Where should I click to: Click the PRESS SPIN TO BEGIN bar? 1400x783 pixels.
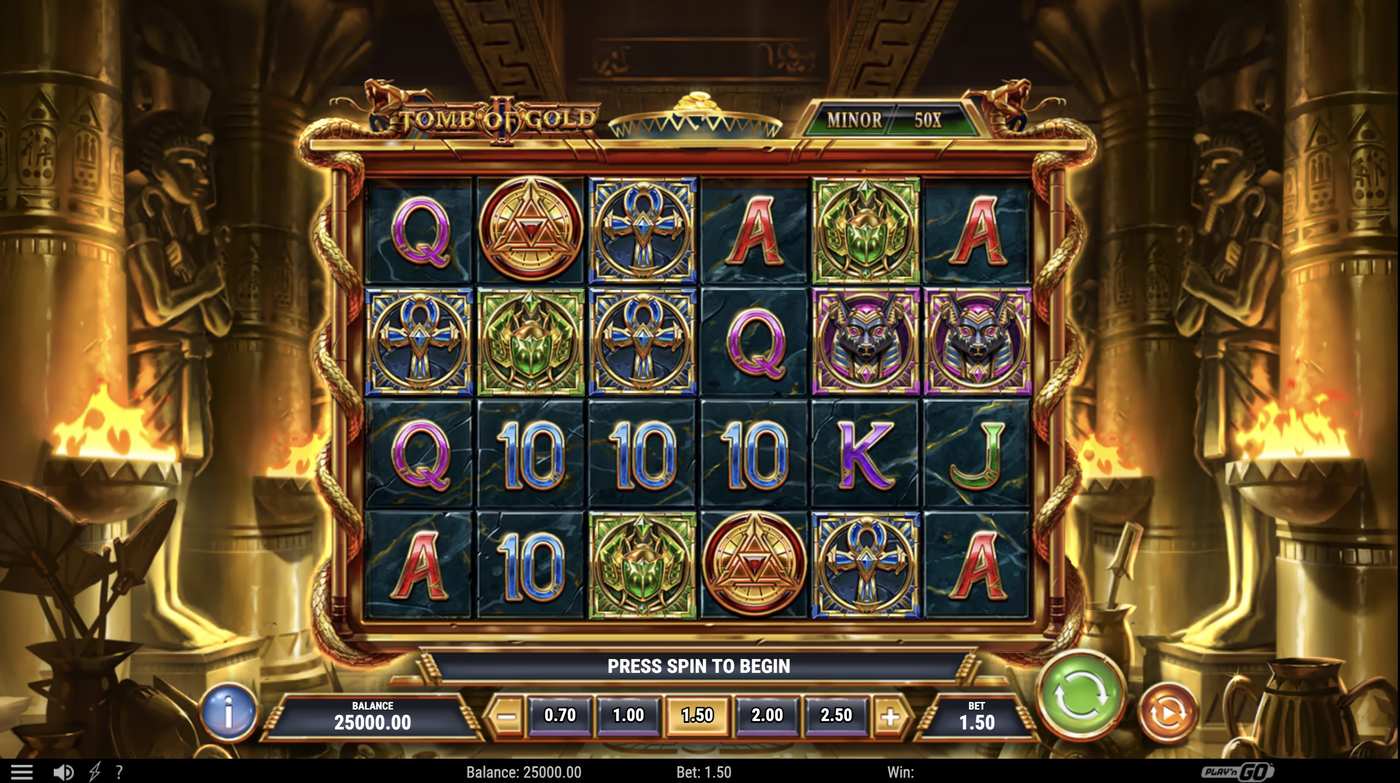coord(700,666)
